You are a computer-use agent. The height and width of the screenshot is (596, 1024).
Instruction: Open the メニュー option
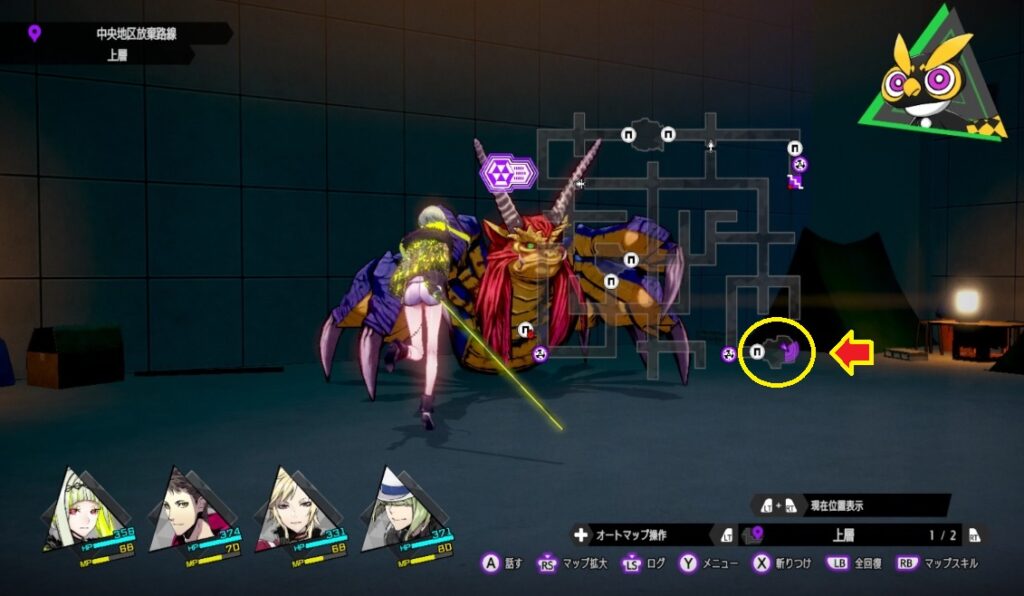click(710, 564)
